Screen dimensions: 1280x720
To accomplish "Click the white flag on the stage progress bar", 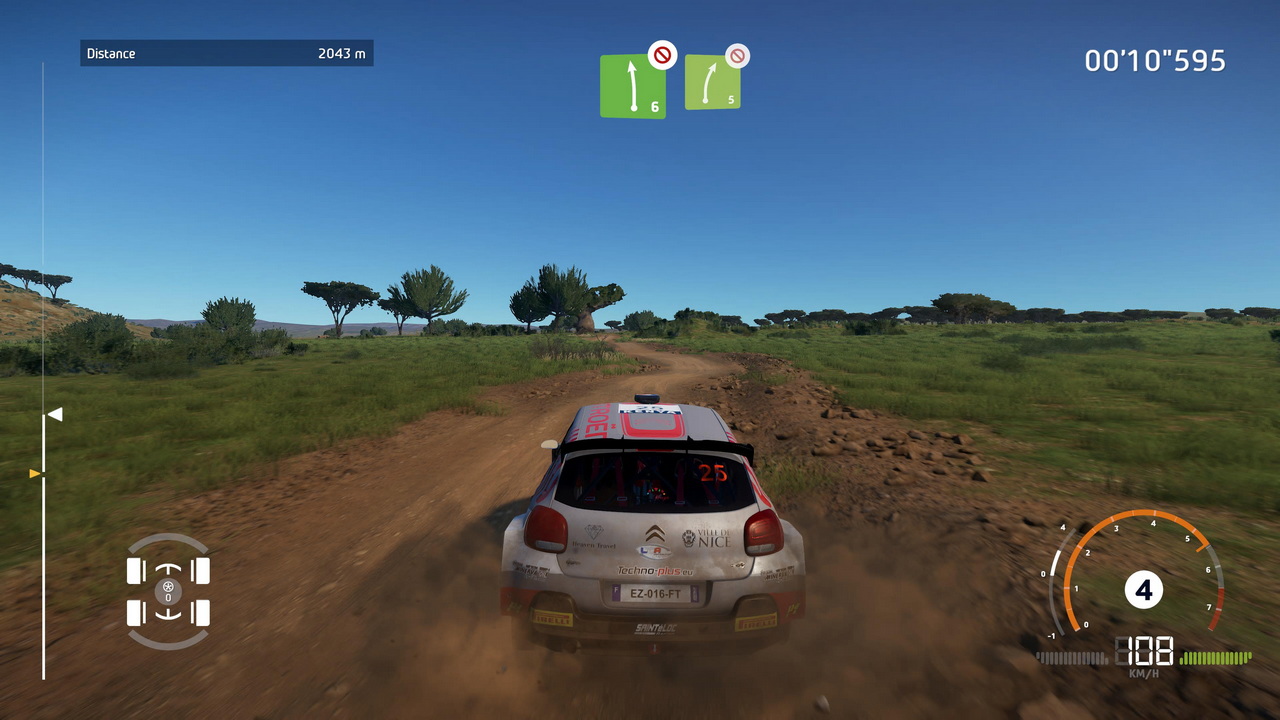I will pos(54,414).
